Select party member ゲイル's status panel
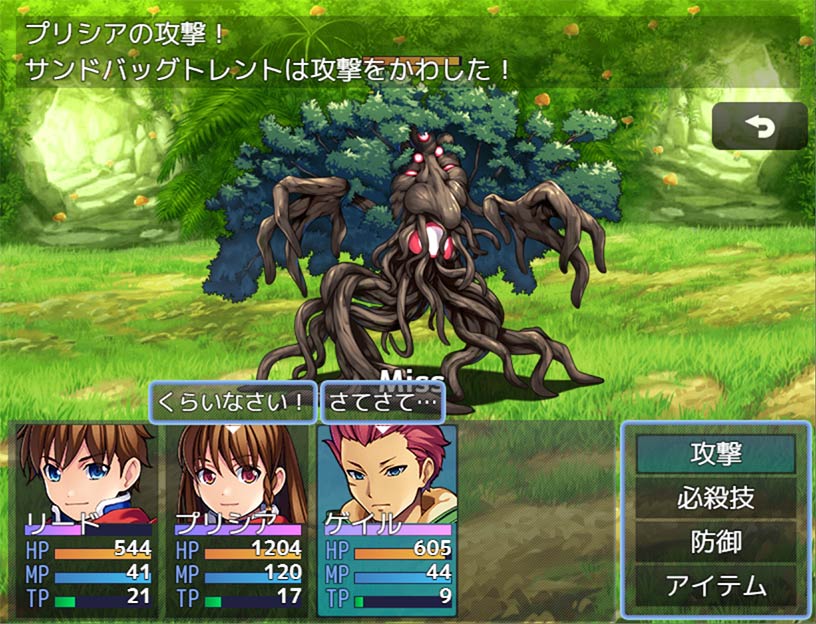816x624 pixels. [x=388, y=520]
